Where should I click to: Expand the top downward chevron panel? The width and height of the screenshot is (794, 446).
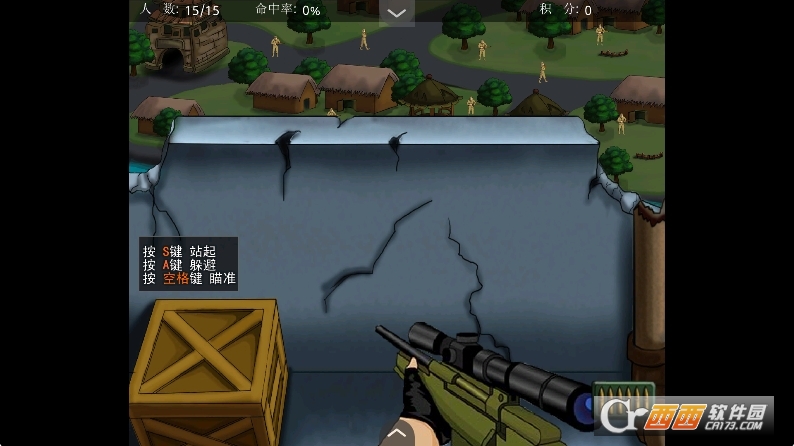pos(397,13)
